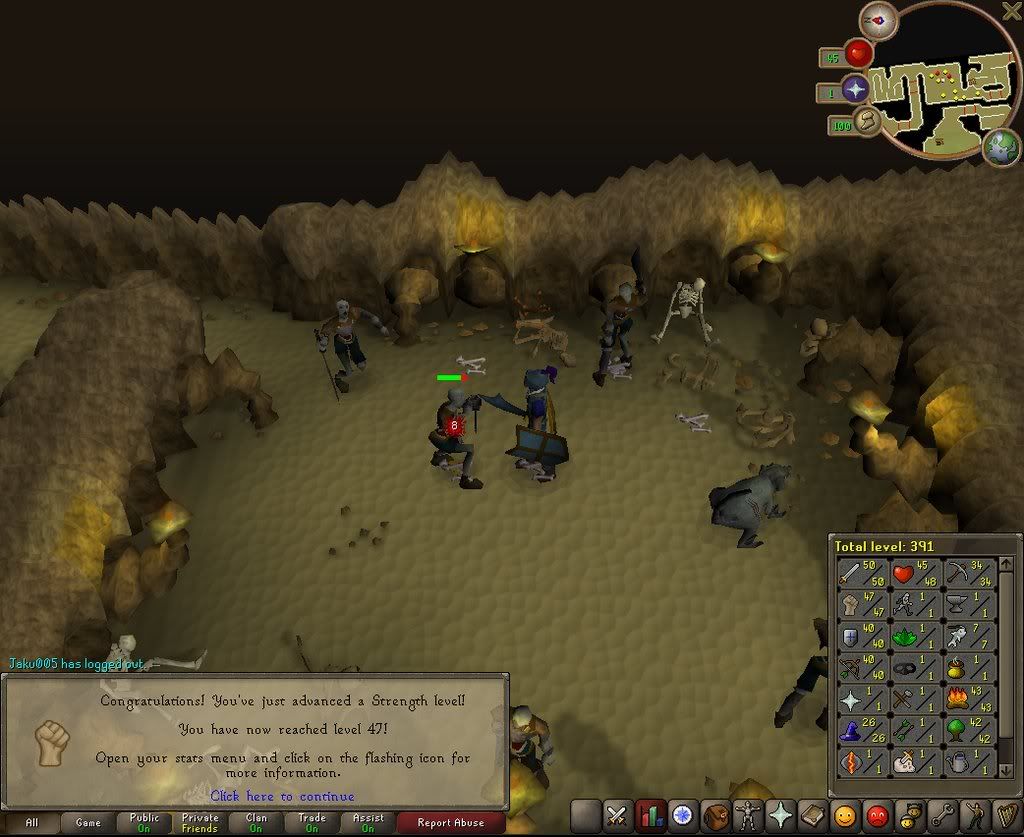Open the combat styles crossed-swords tab
1024x837 pixels.
(617, 815)
